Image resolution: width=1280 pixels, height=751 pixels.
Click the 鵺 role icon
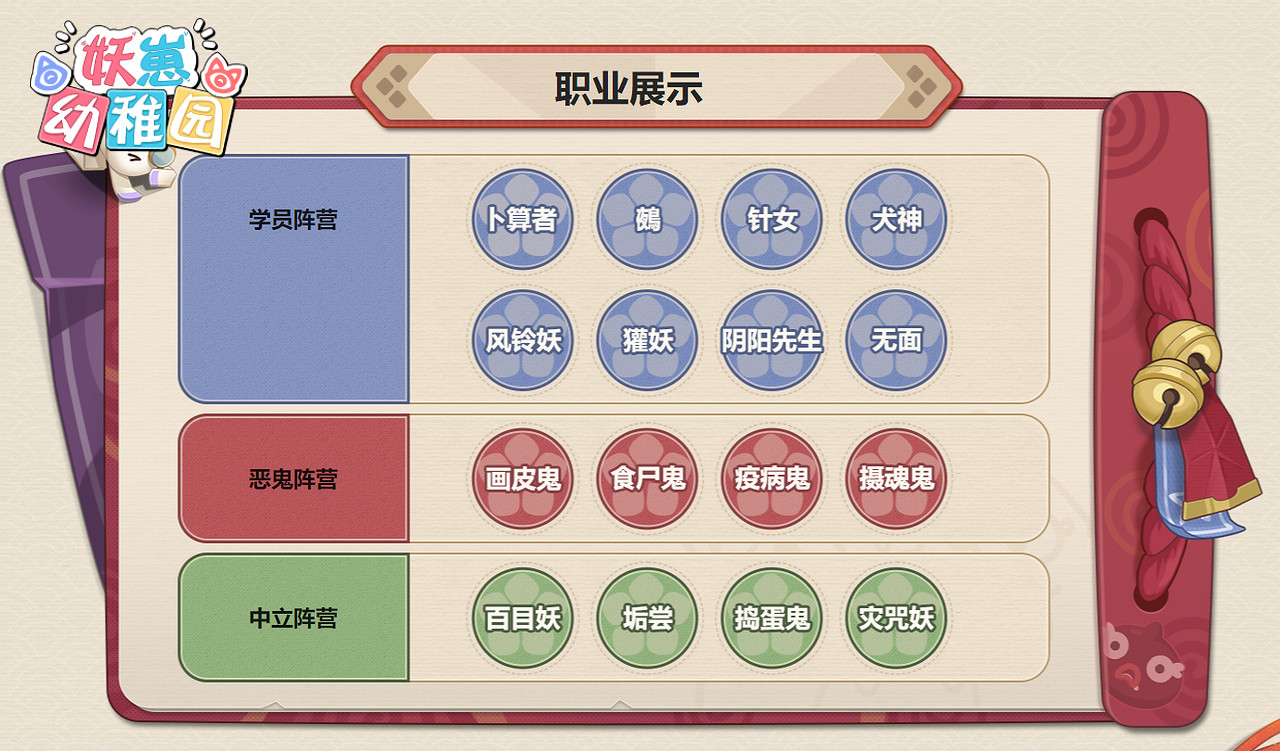pyautogui.click(x=647, y=220)
